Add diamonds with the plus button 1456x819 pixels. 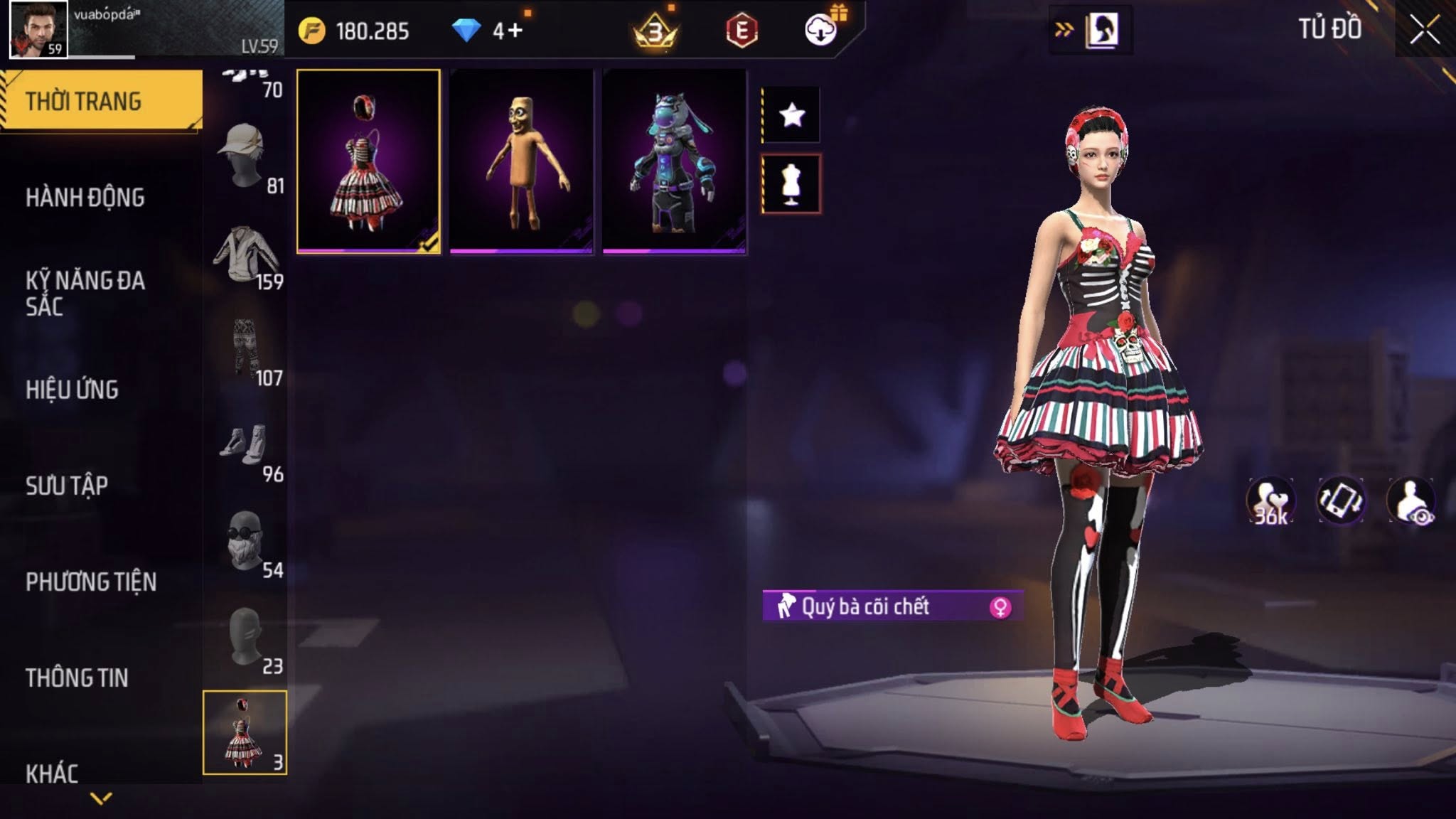pyautogui.click(x=515, y=31)
